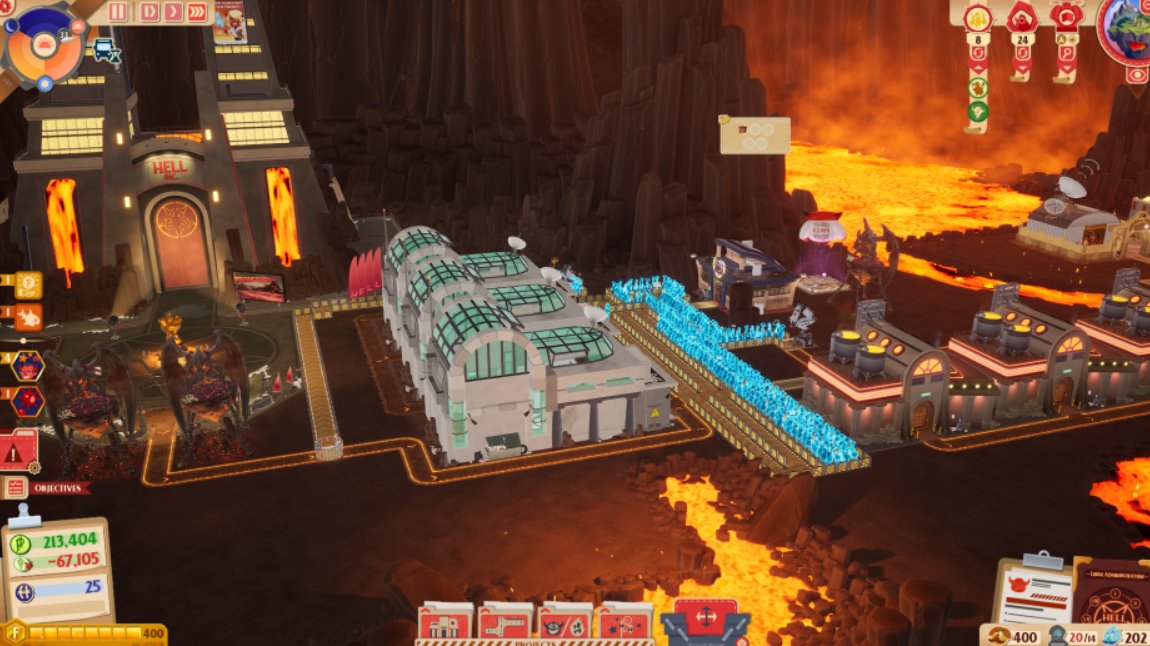Select the double-arrow speed button

point(149,12)
